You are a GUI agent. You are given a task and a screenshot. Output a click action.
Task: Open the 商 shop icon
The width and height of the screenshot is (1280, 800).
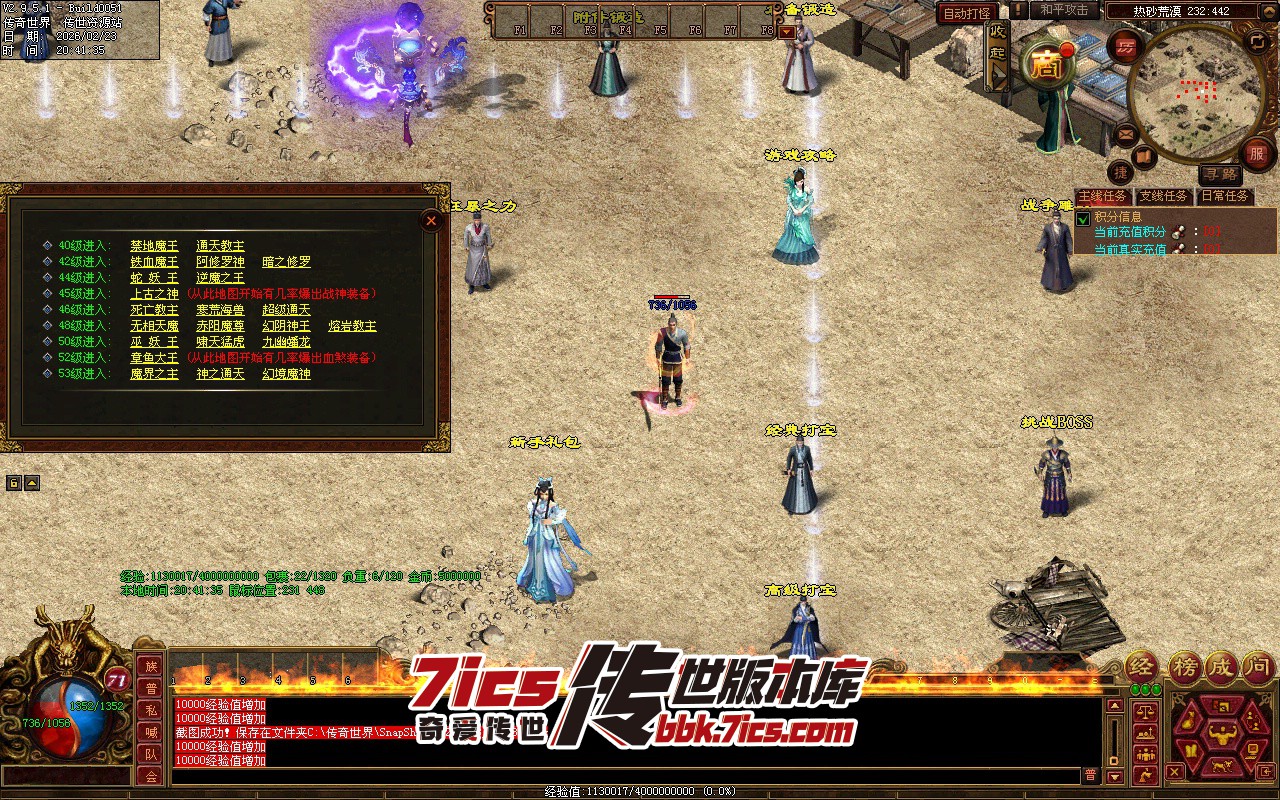(1045, 66)
